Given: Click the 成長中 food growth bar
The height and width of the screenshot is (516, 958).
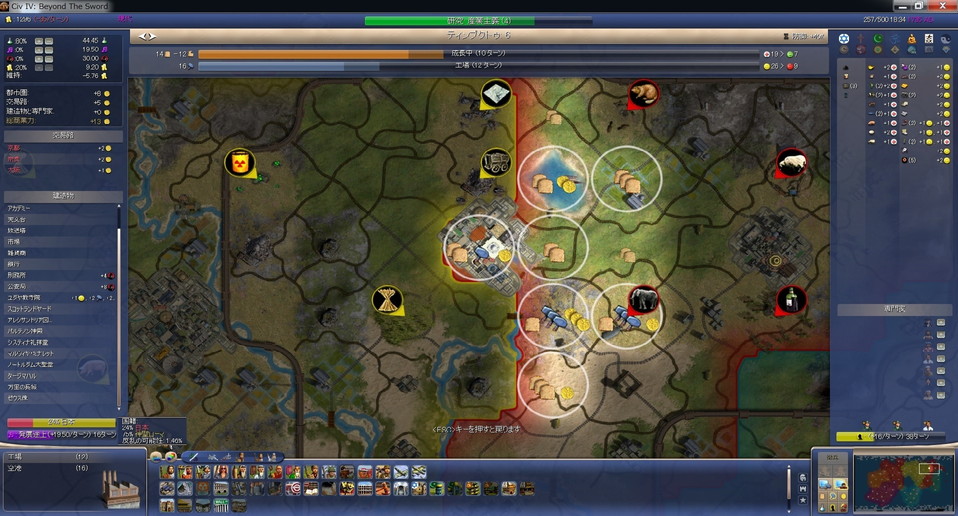Looking at the screenshot, I should [x=478, y=54].
